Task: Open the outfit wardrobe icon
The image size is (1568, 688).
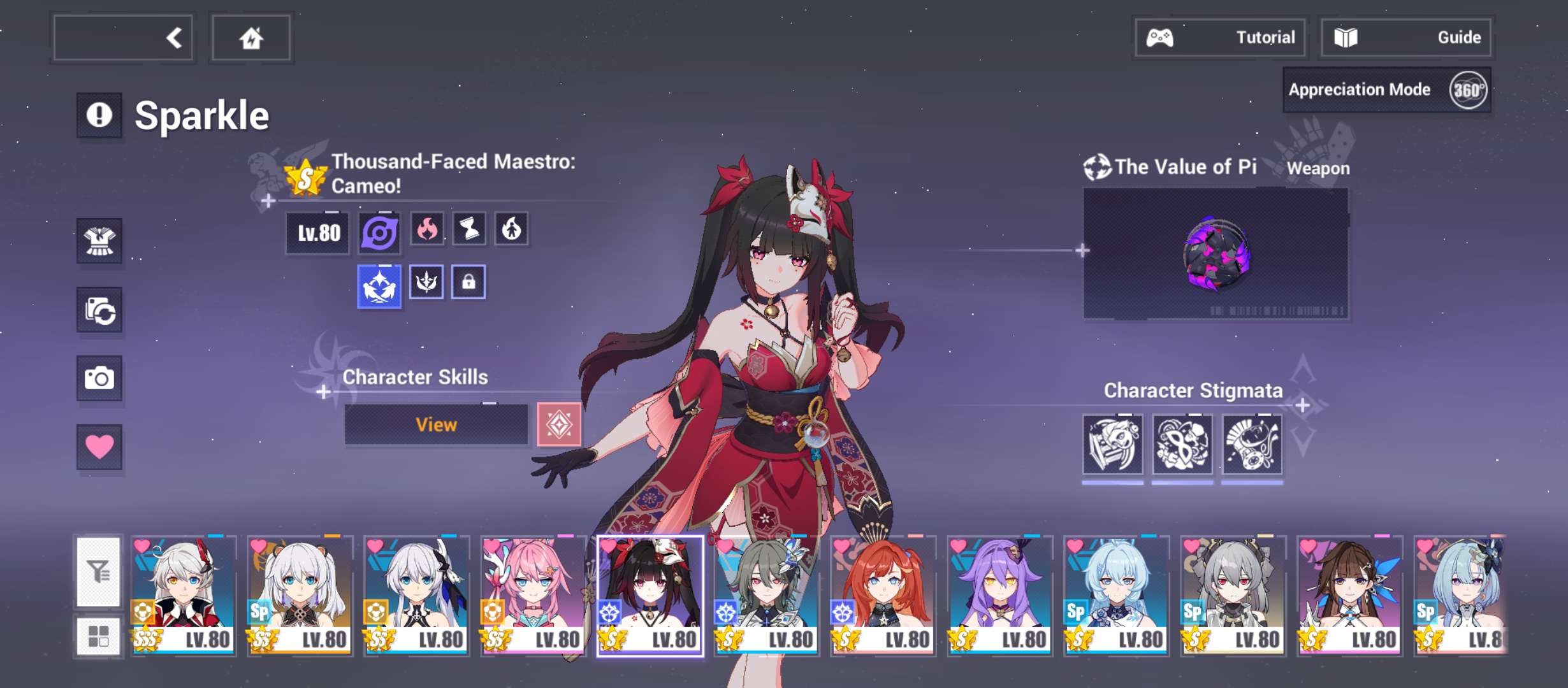Action: [99, 241]
